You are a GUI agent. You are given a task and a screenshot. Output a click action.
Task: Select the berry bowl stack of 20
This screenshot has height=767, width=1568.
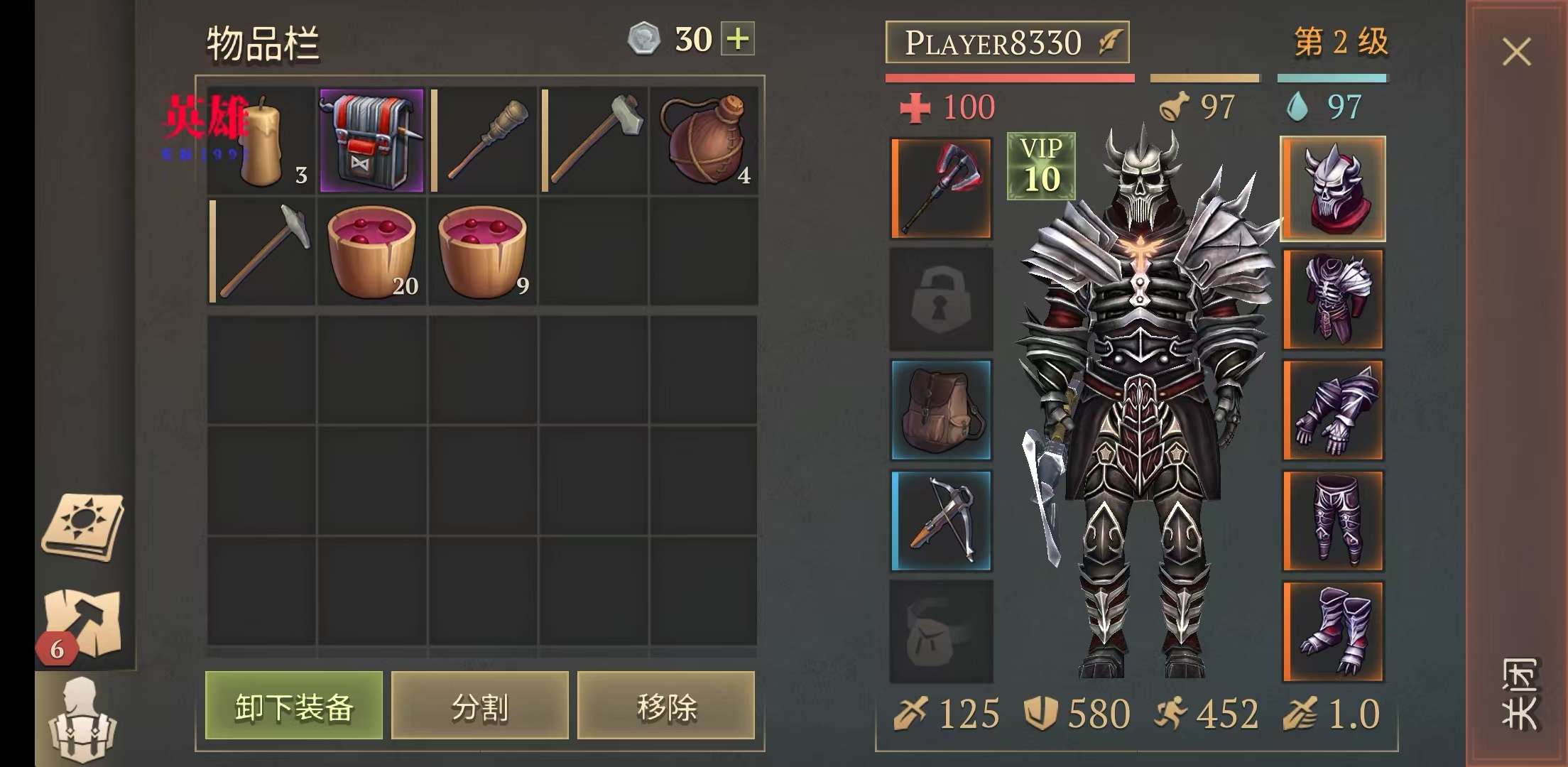click(x=371, y=251)
